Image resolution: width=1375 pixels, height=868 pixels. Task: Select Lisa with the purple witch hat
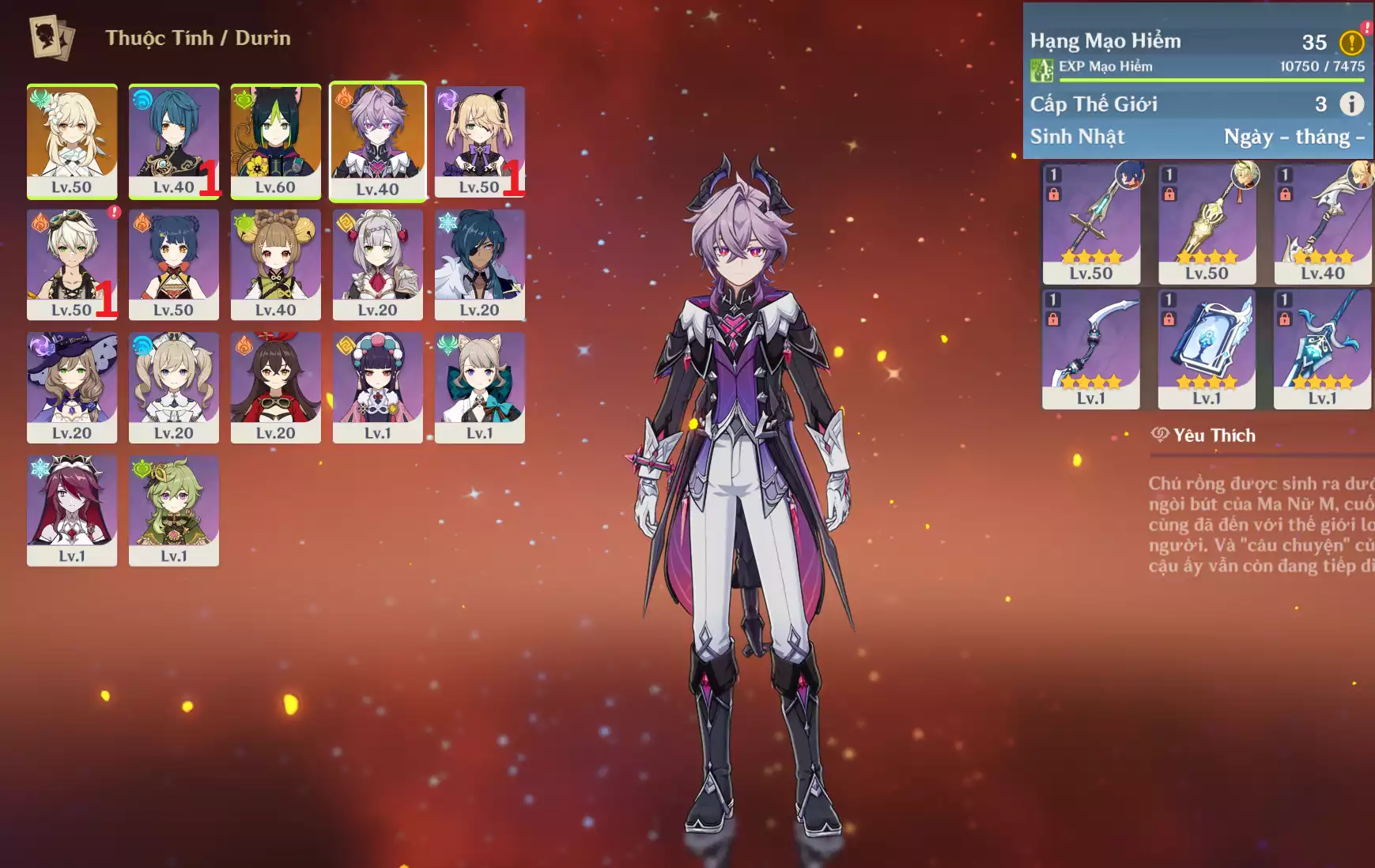(72, 387)
